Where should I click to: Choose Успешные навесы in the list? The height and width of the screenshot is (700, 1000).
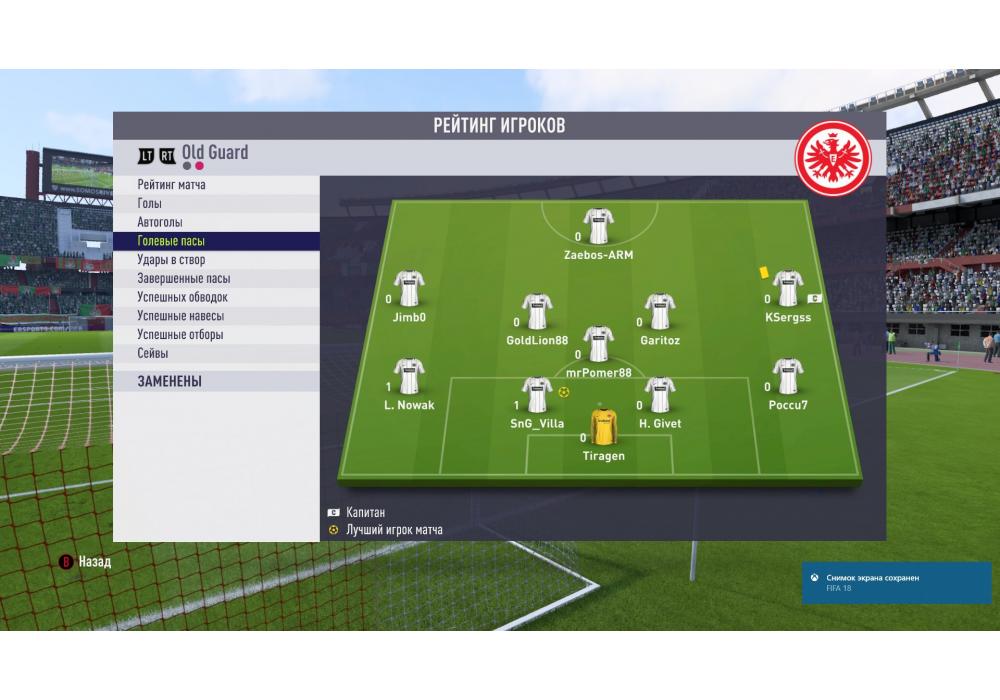(180, 316)
